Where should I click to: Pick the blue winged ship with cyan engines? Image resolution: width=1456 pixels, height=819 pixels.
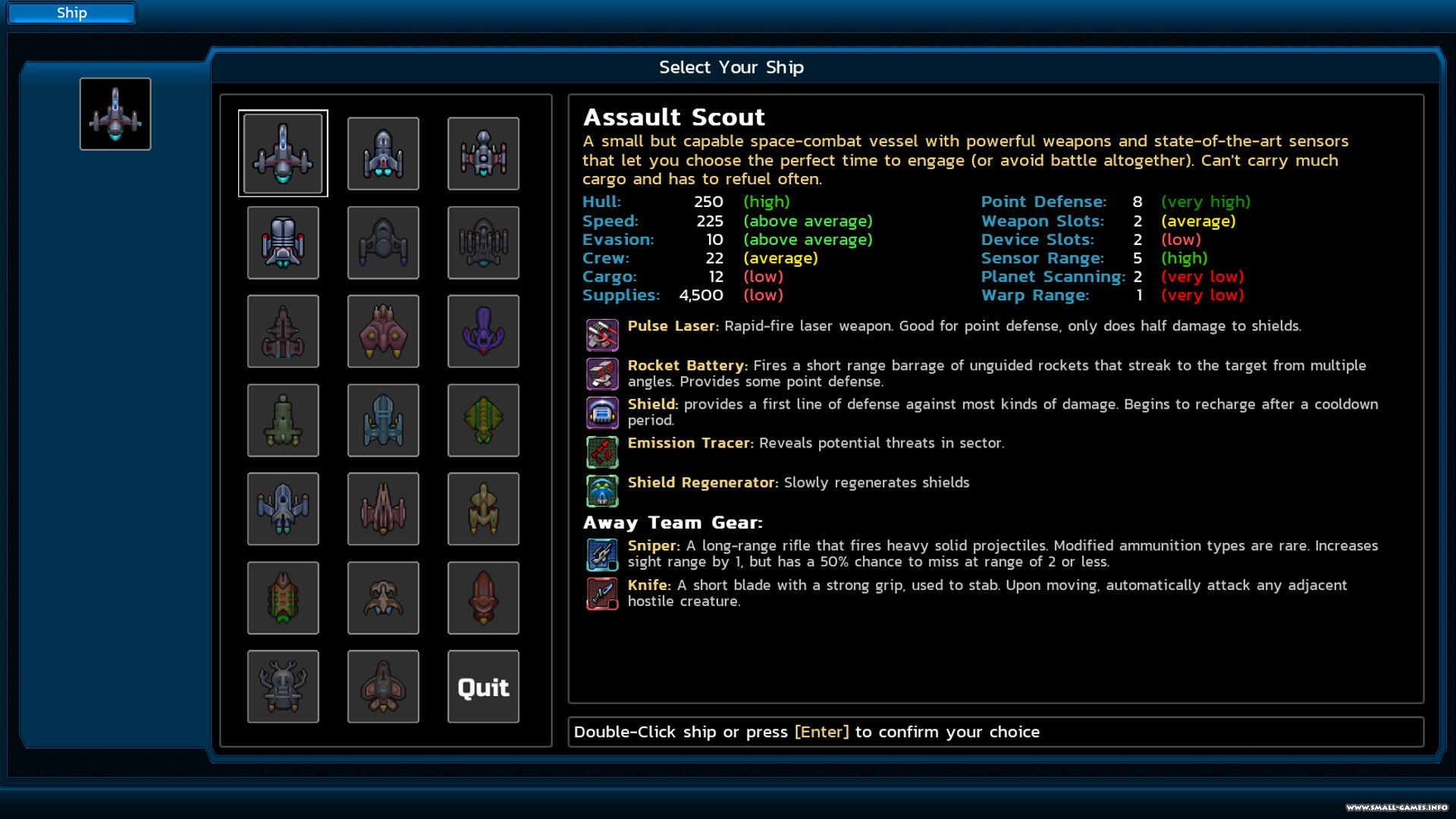[x=283, y=509]
